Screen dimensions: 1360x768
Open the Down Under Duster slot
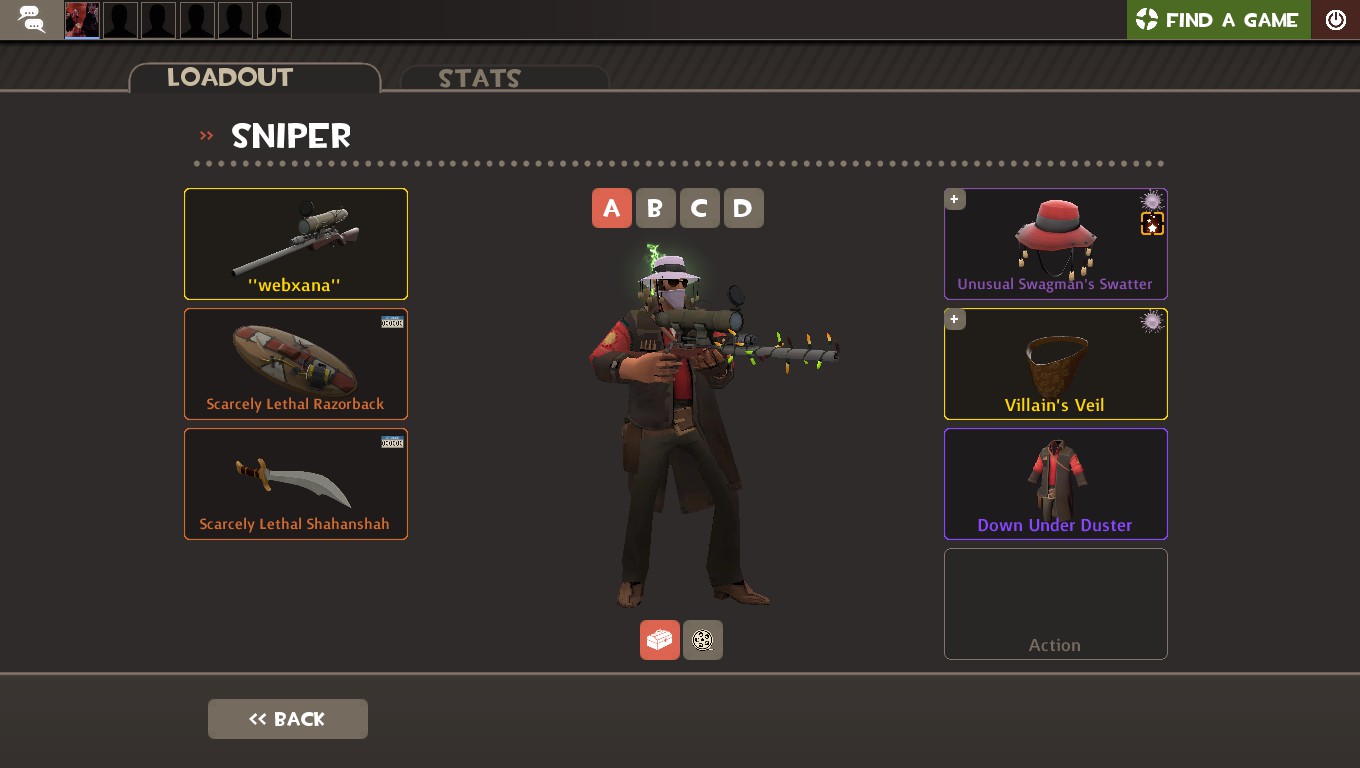[x=1056, y=484]
